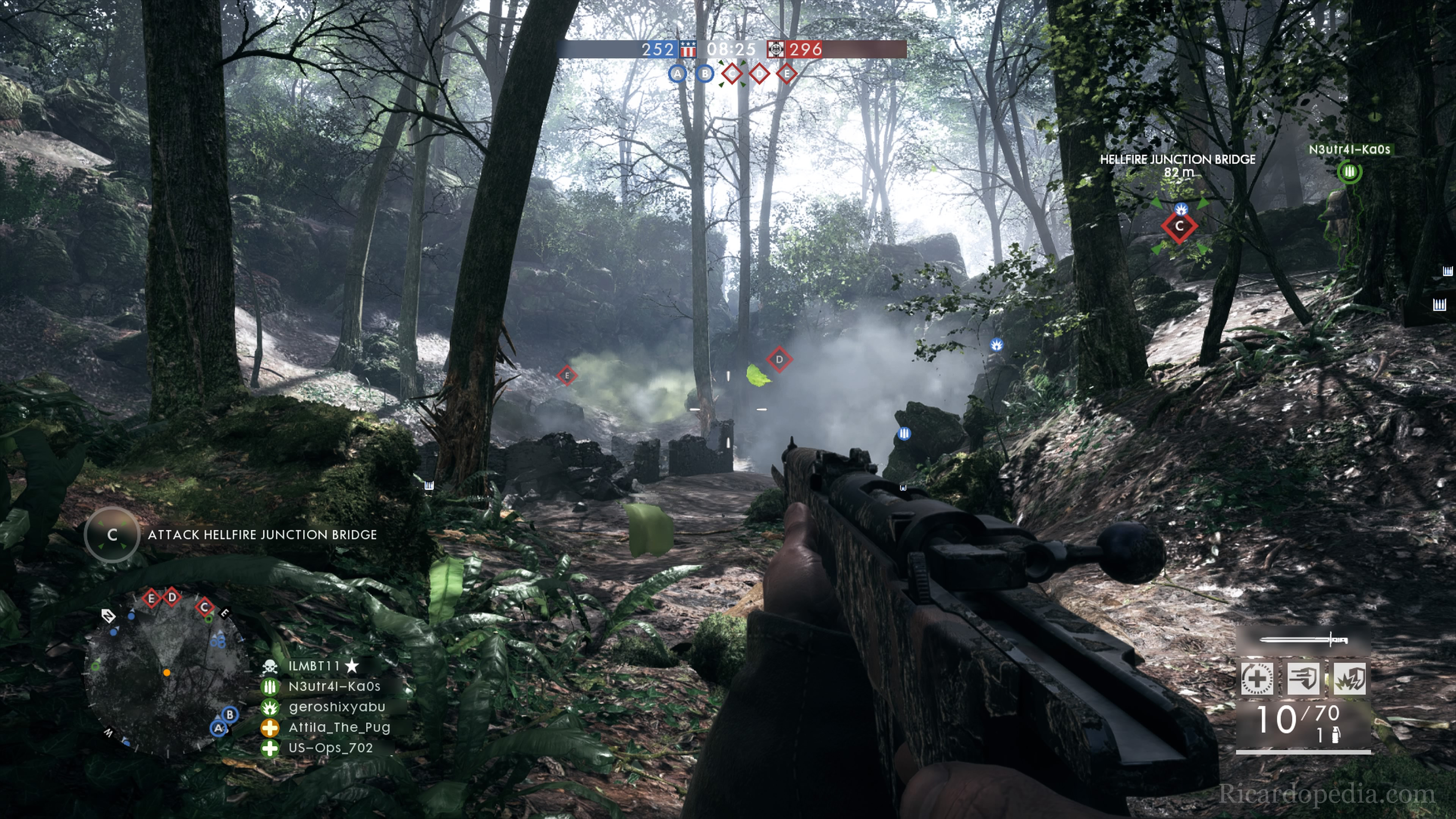
Task: Select geroshixyabu in the squad list
Action: click(336, 706)
